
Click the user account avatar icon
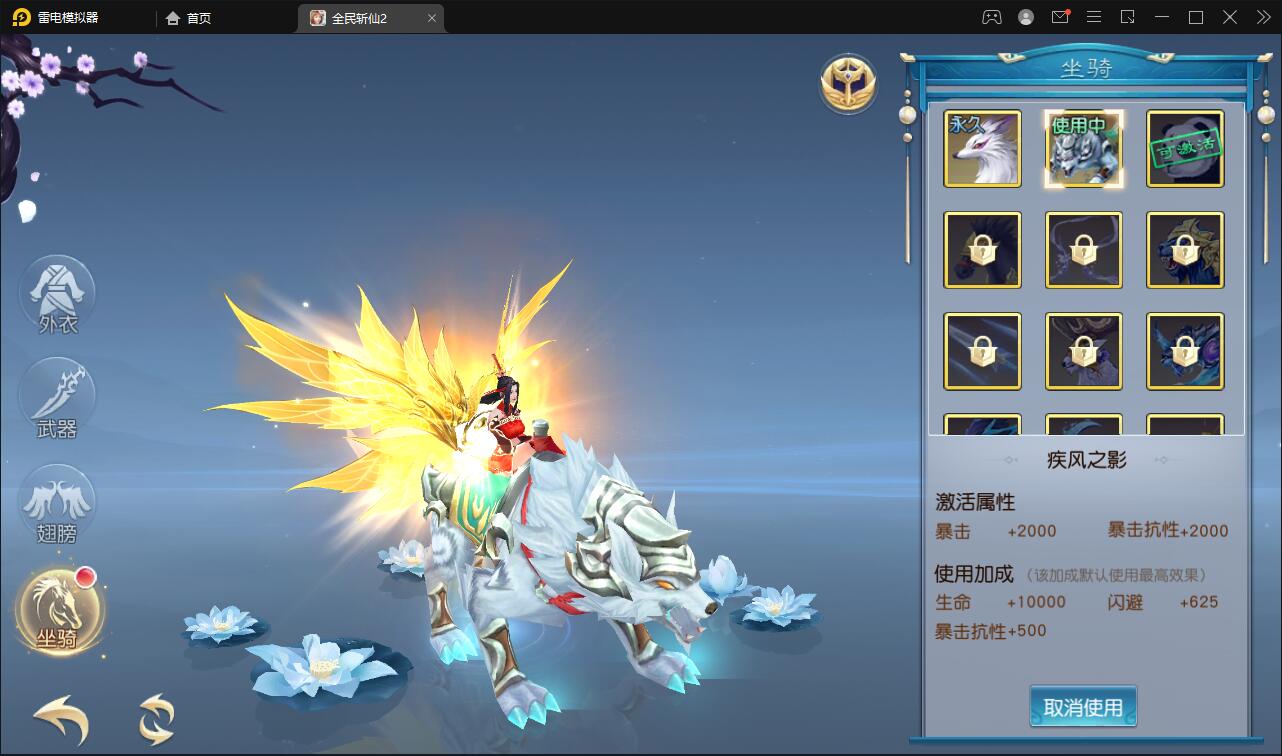1025,17
